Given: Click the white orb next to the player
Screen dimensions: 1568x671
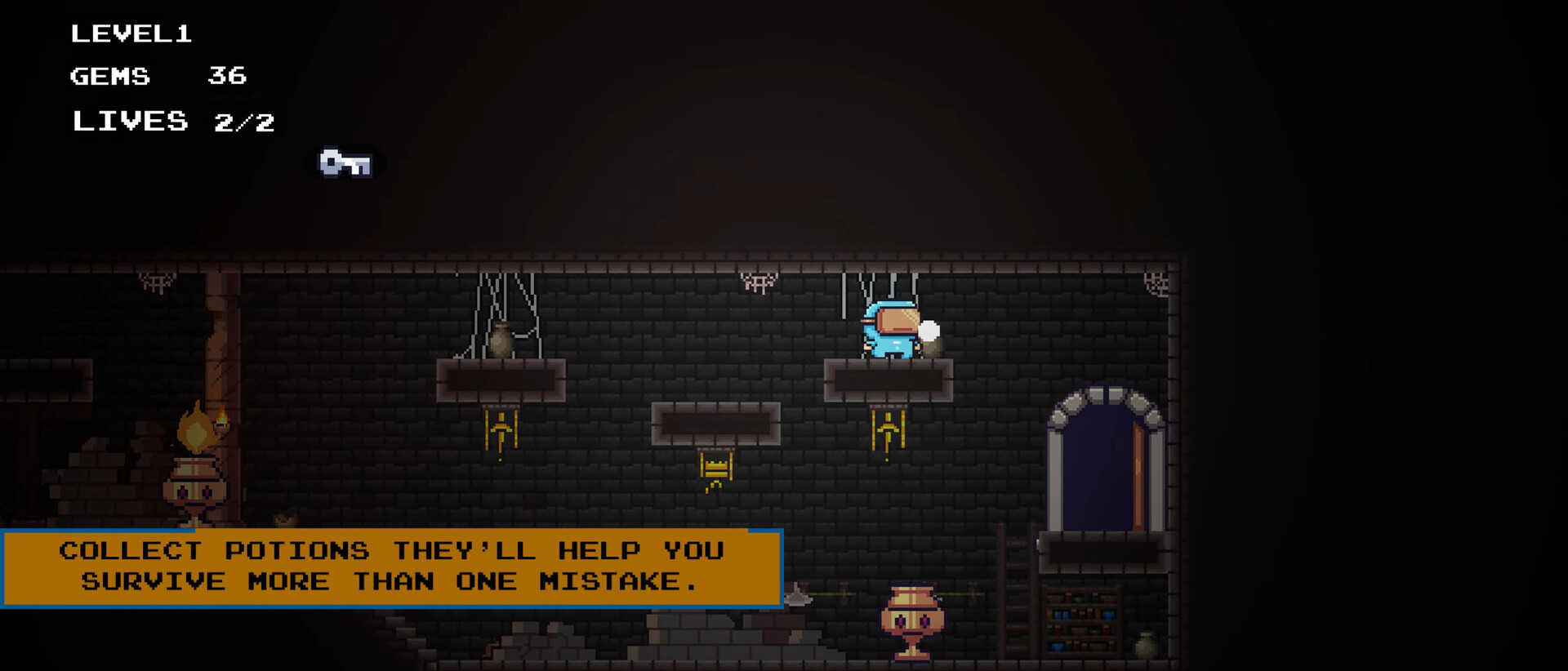Looking at the screenshot, I should [929, 329].
